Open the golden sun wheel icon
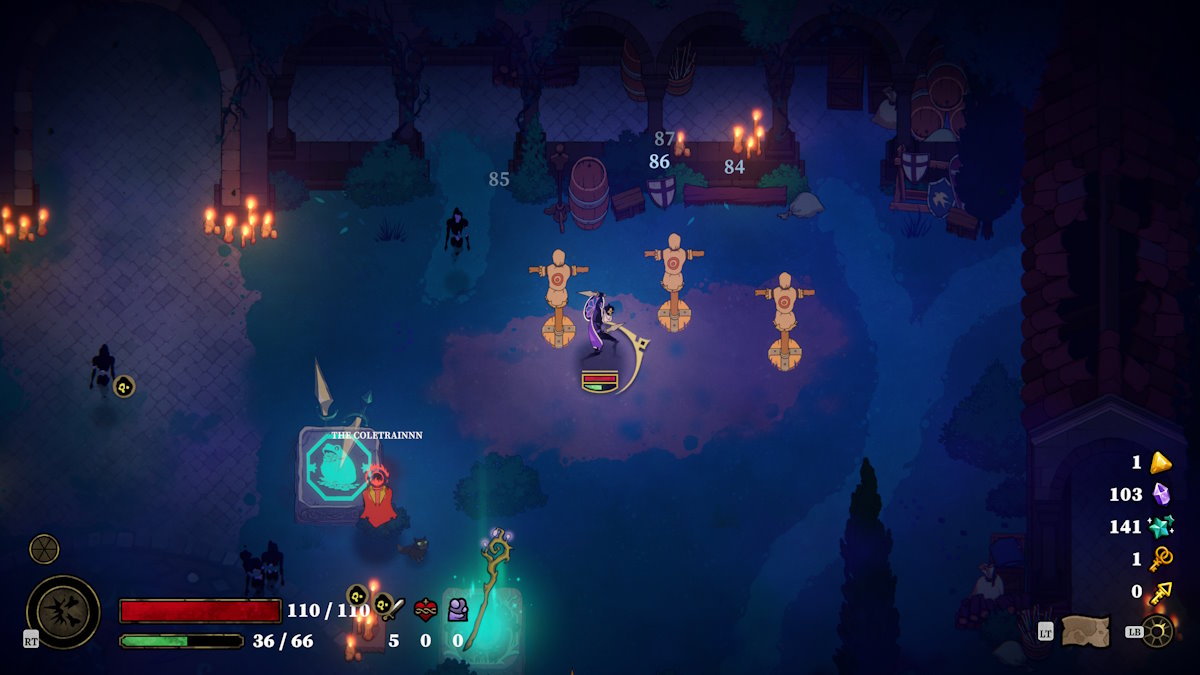This screenshot has height=675, width=1200. click(1157, 631)
